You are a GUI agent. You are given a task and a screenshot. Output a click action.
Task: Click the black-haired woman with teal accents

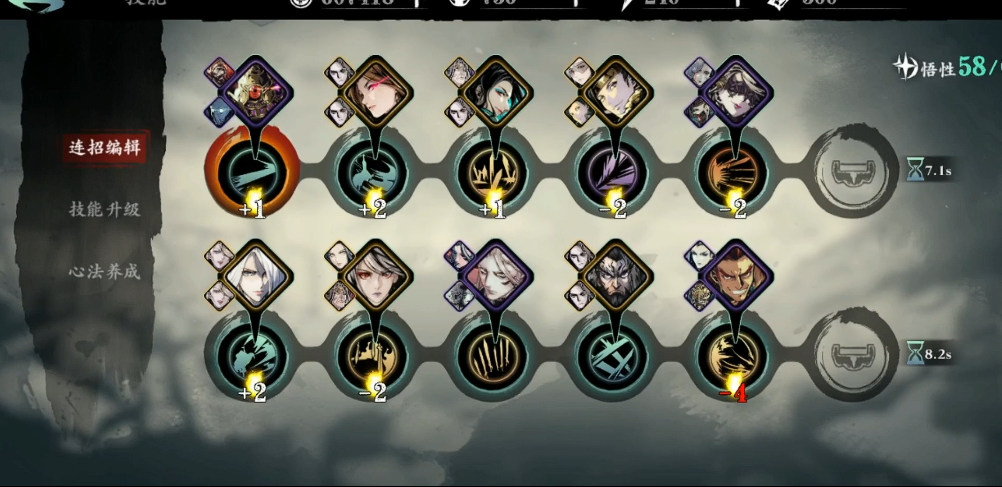coord(492,92)
